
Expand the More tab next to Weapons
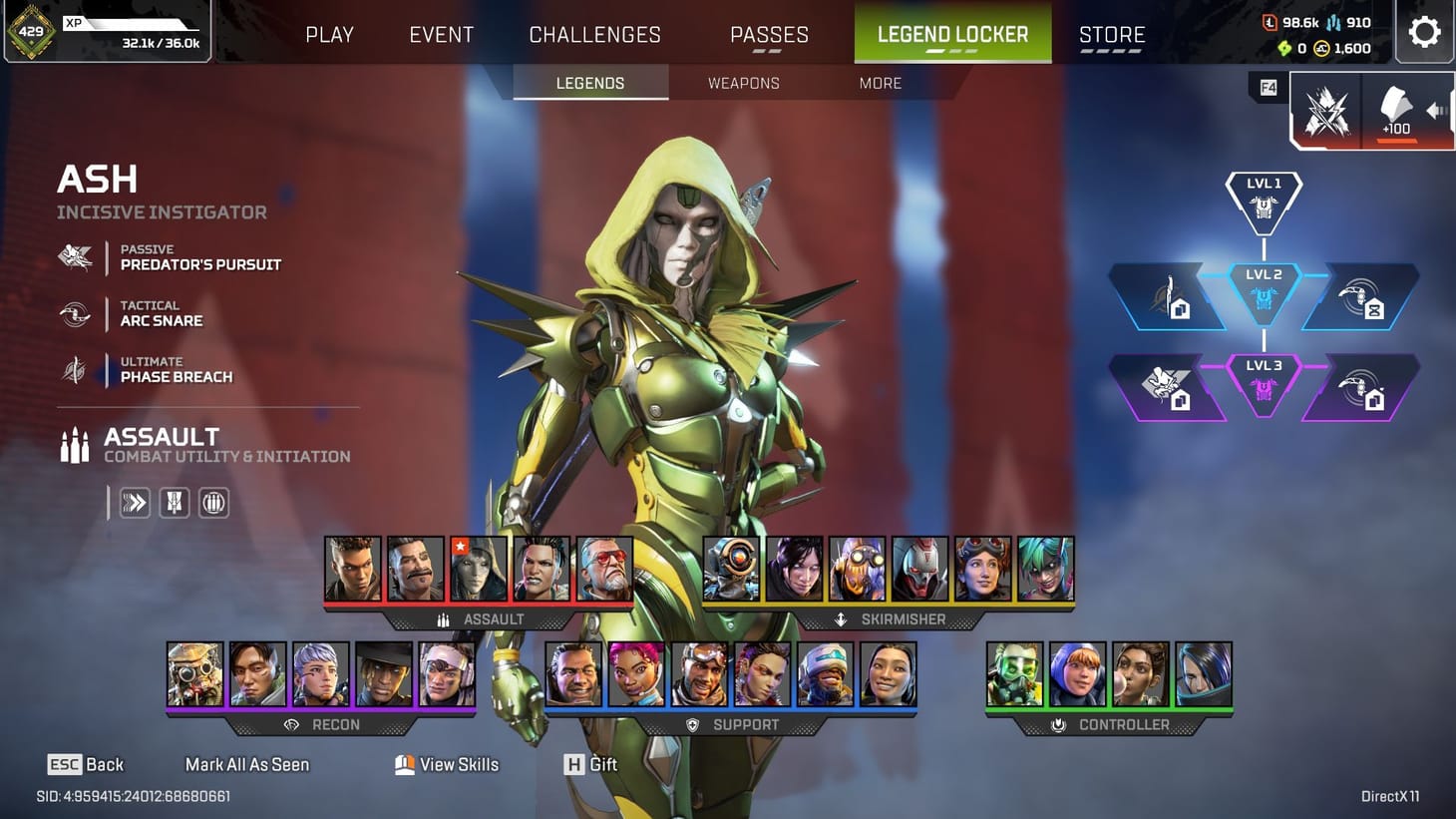coord(879,83)
